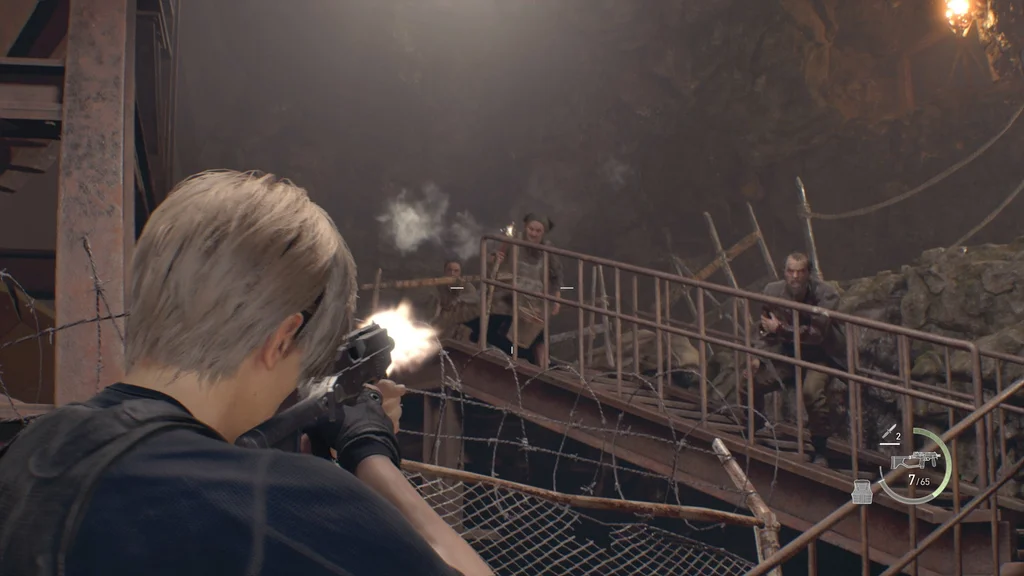Click the combat knife icon

pos(887,432)
